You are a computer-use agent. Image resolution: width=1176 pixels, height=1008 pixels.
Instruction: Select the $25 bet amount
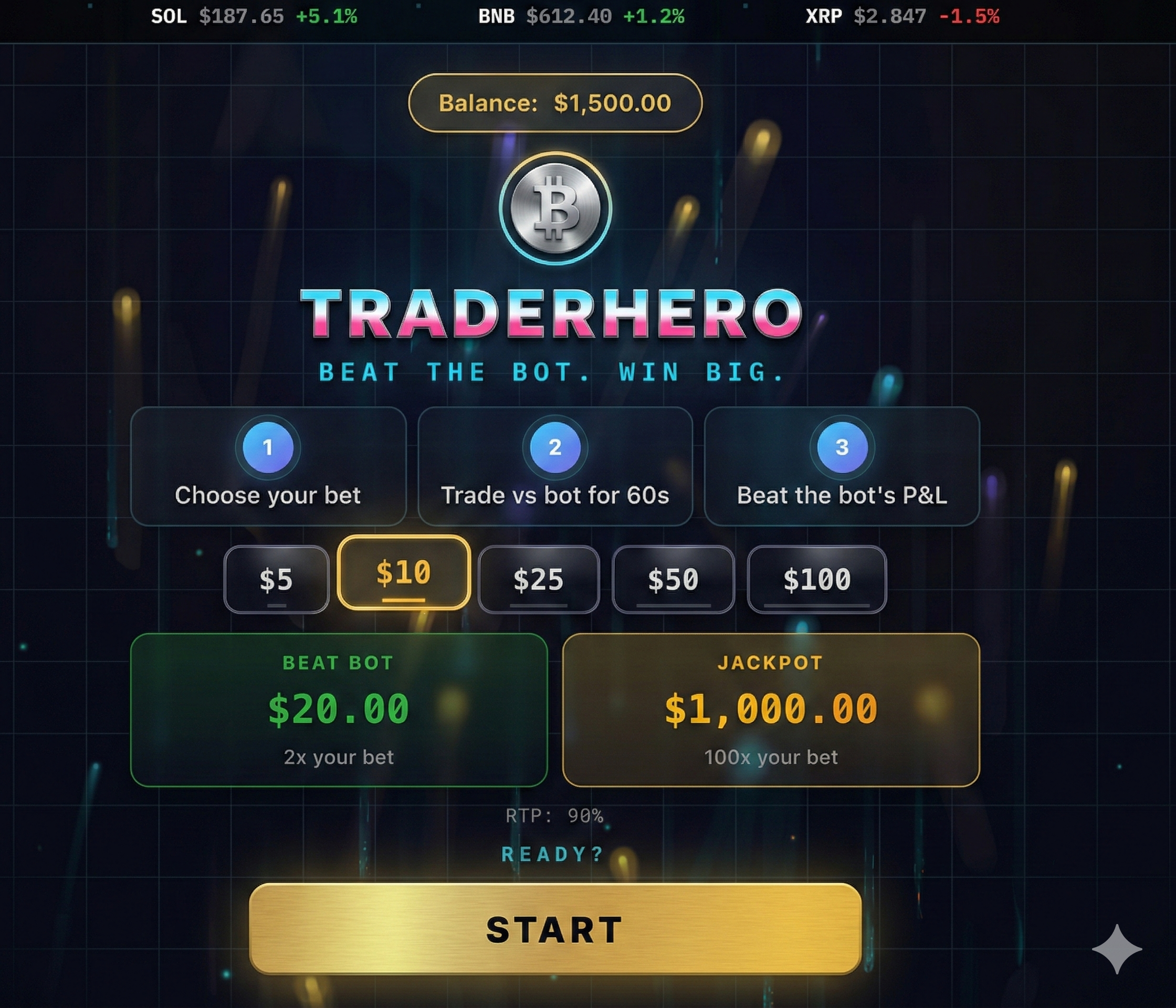pos(539,580)
